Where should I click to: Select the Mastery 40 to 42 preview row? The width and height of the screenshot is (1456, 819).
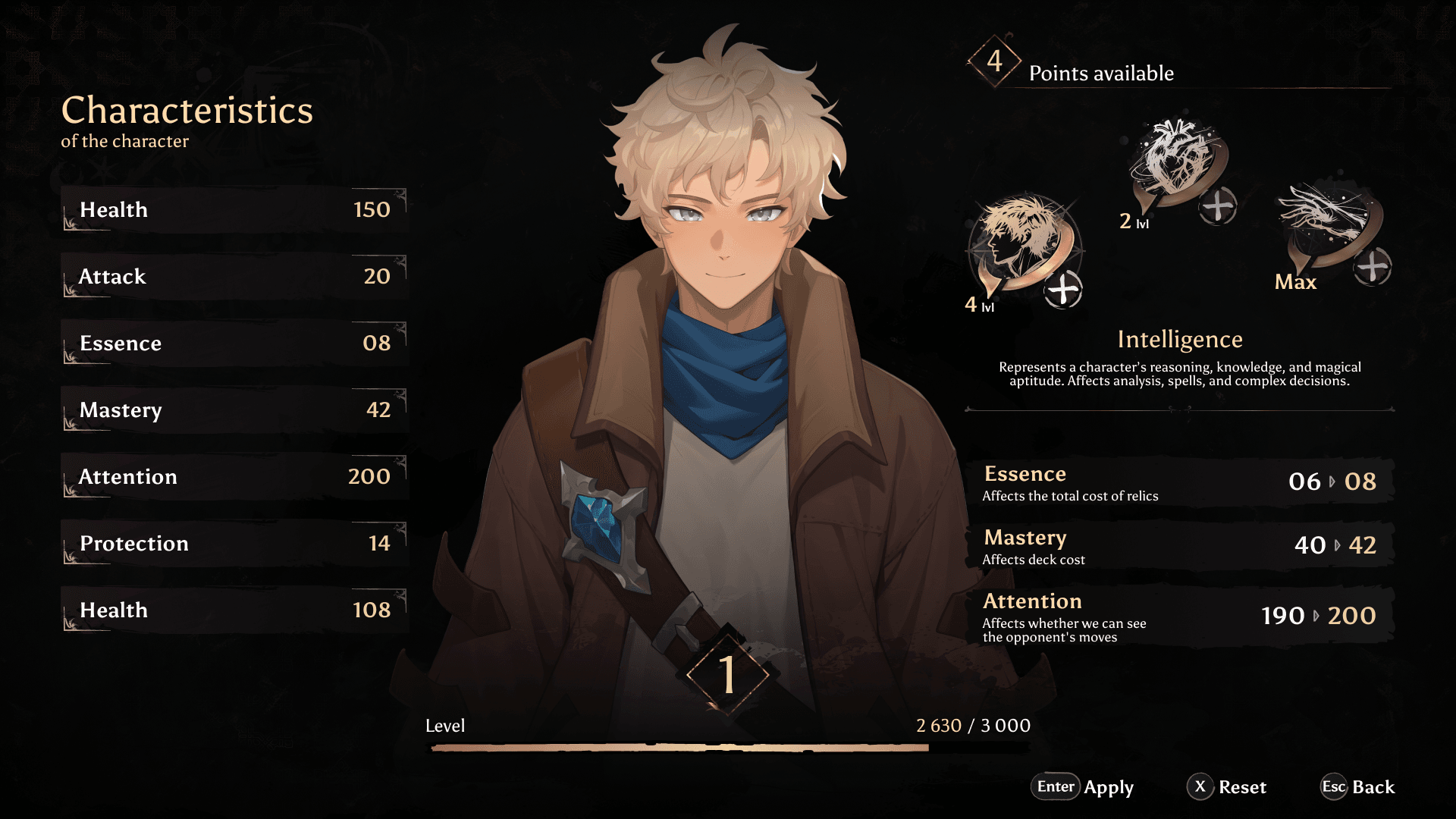(1179, 546)
